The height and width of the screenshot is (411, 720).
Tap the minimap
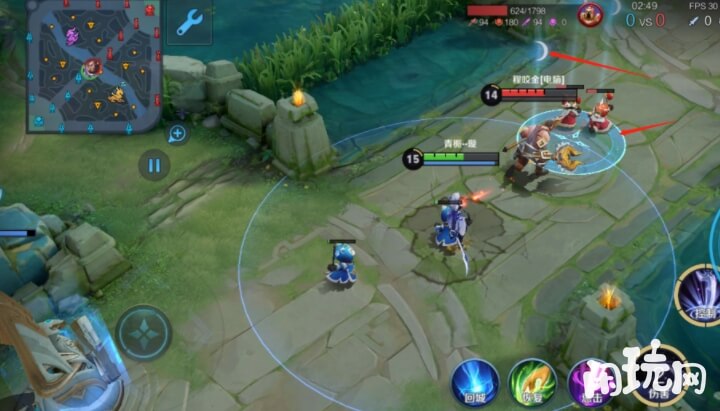click(x=93, y=67)
